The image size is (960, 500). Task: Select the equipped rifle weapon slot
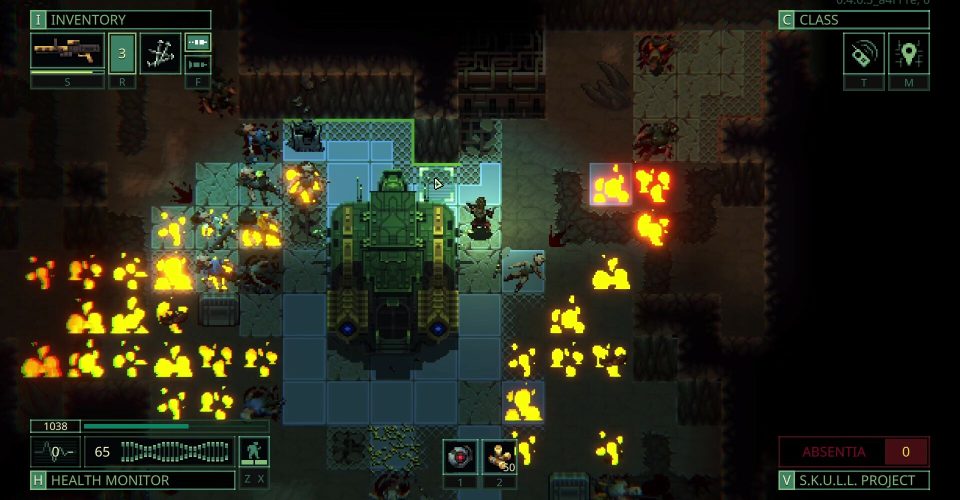[67, 51]
